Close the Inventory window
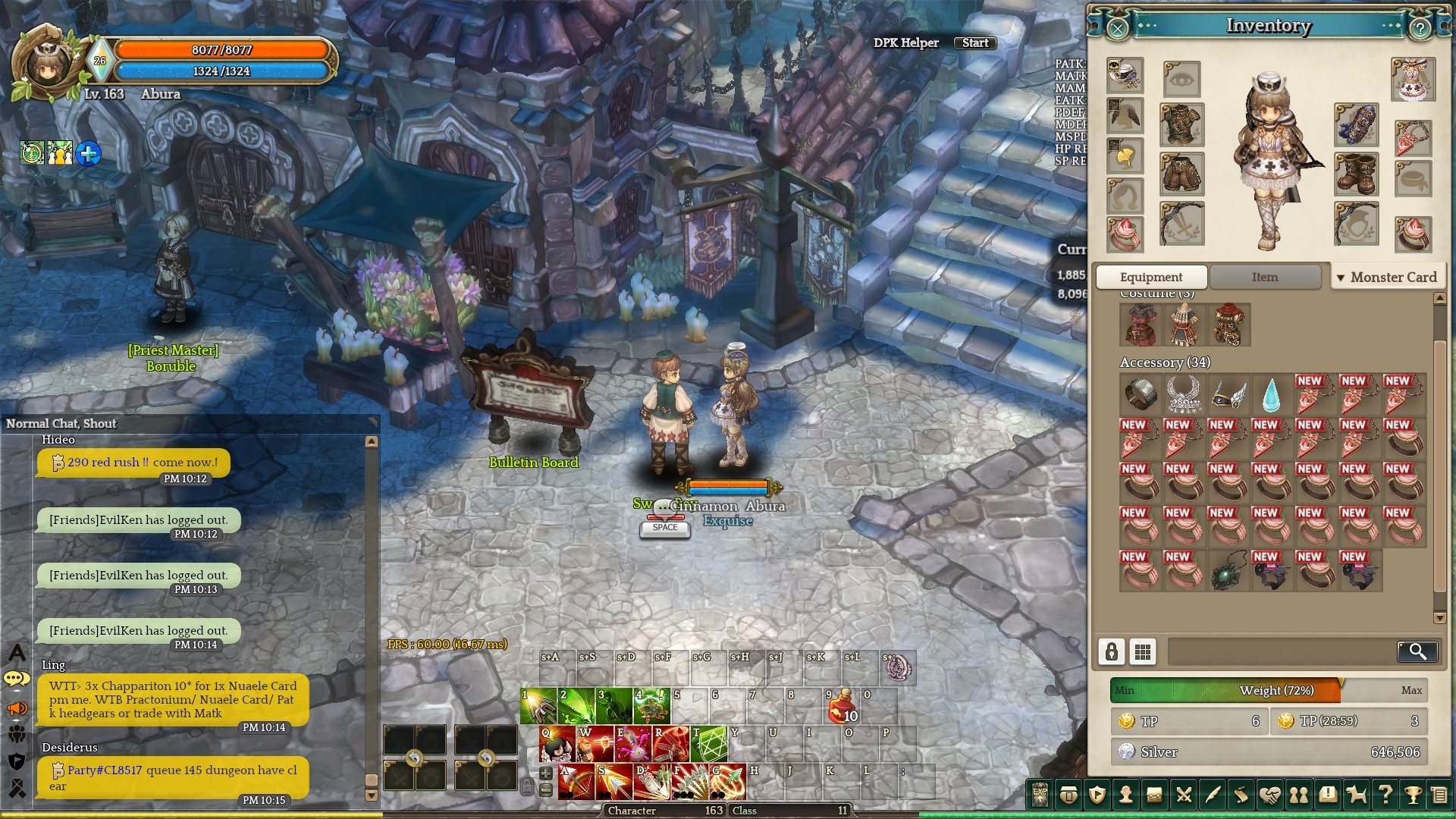The image size is (1456, 819). point(1118,29)
